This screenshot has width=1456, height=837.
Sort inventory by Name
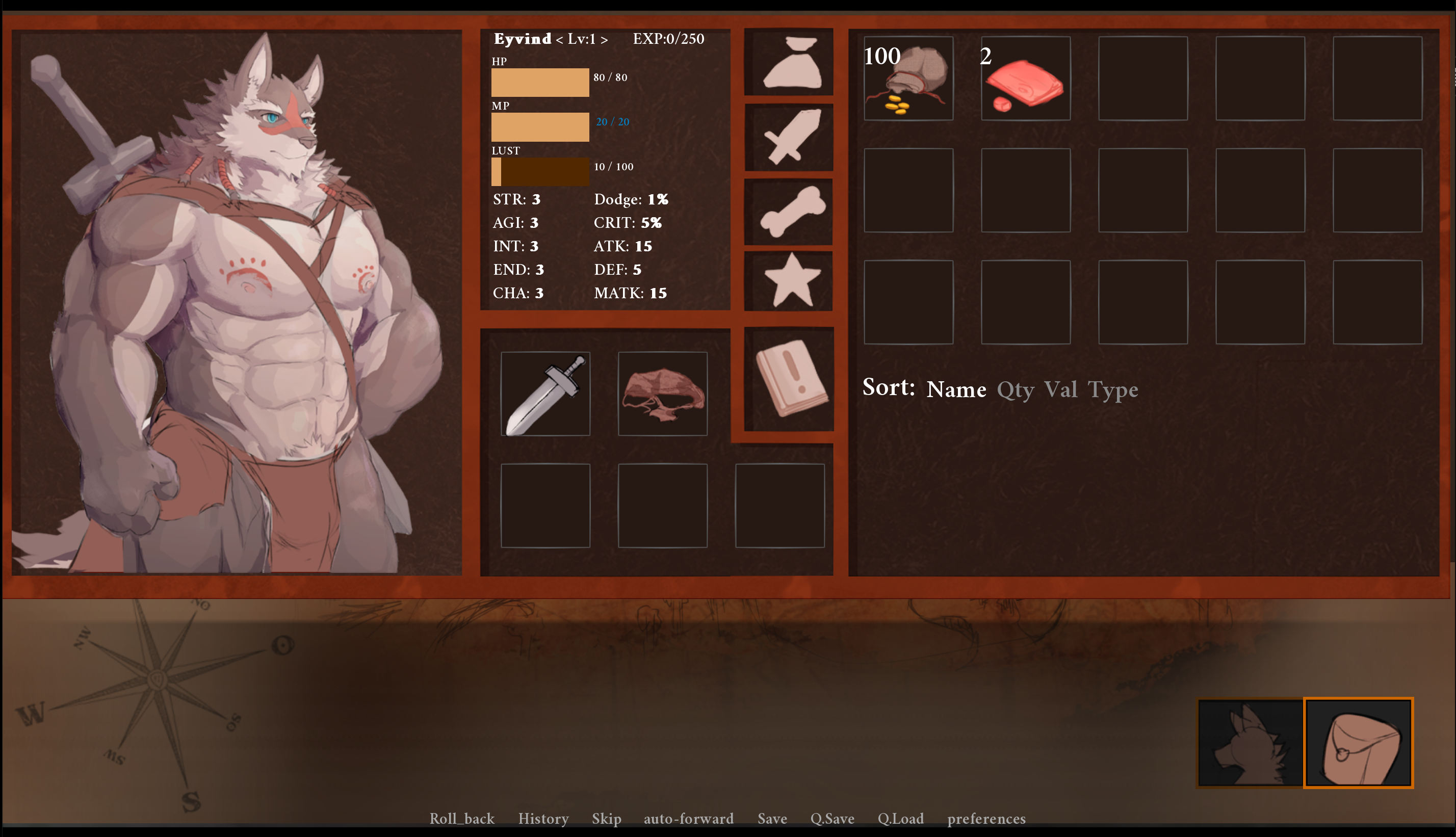pyautogui.click(x=956, y=390)
